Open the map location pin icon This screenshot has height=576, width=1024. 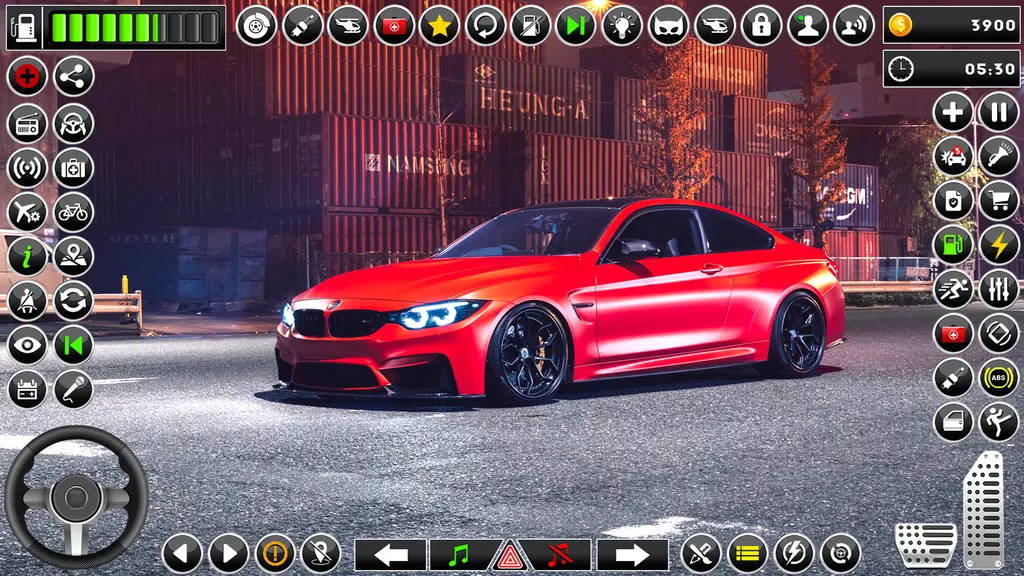[73, 256]
